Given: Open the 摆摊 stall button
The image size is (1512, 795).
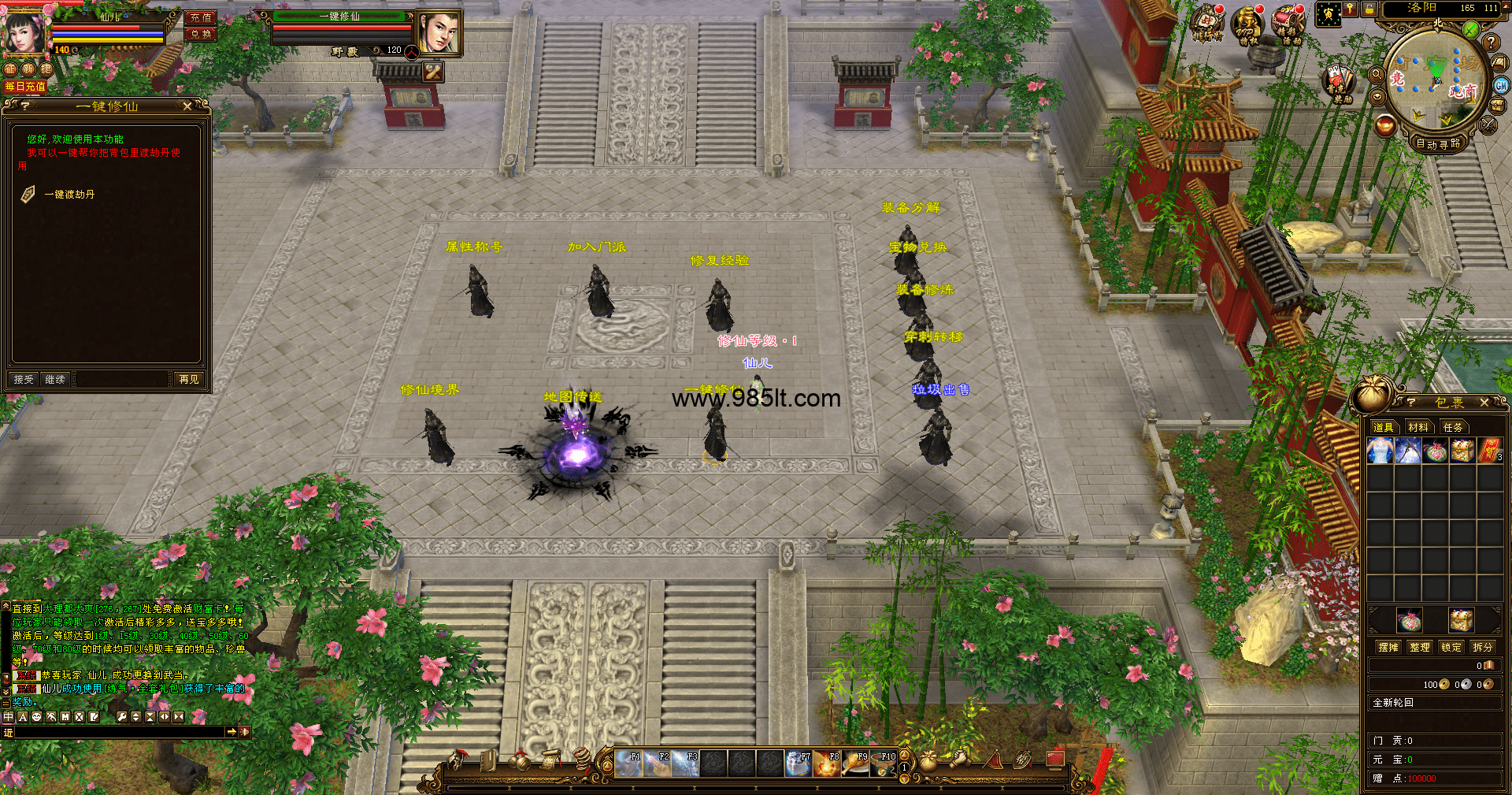Looking at the screenshot, I should [x=1388, y=647].
